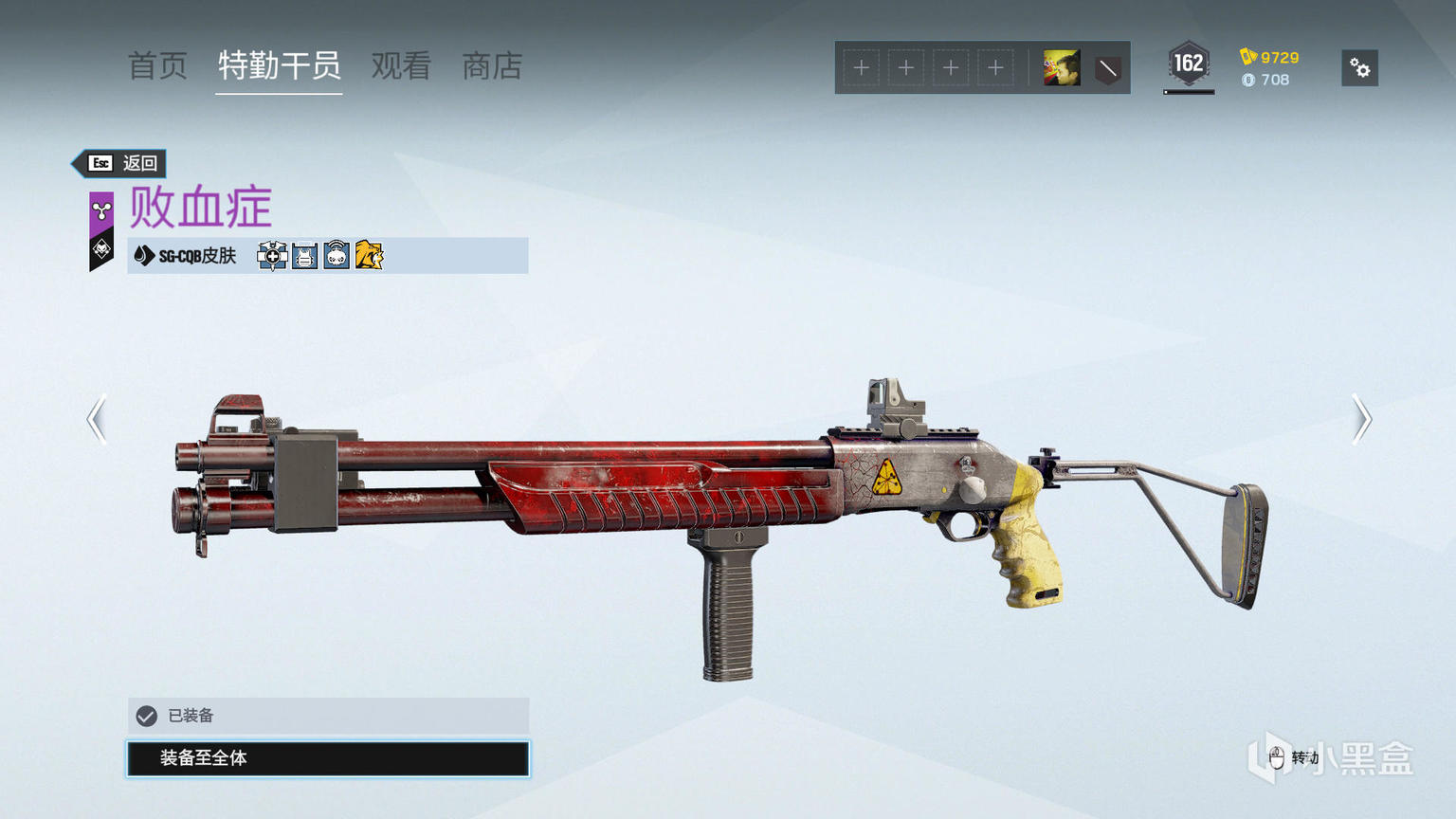1456x819 pixels.
Task: Open the 商店 shop tab
Action: [x=492, y=66]
